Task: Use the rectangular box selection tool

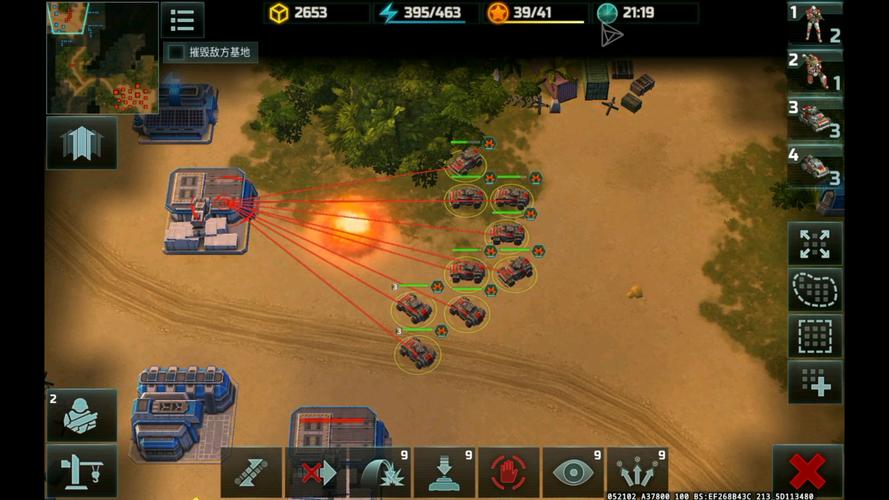Action: (815, 336)
